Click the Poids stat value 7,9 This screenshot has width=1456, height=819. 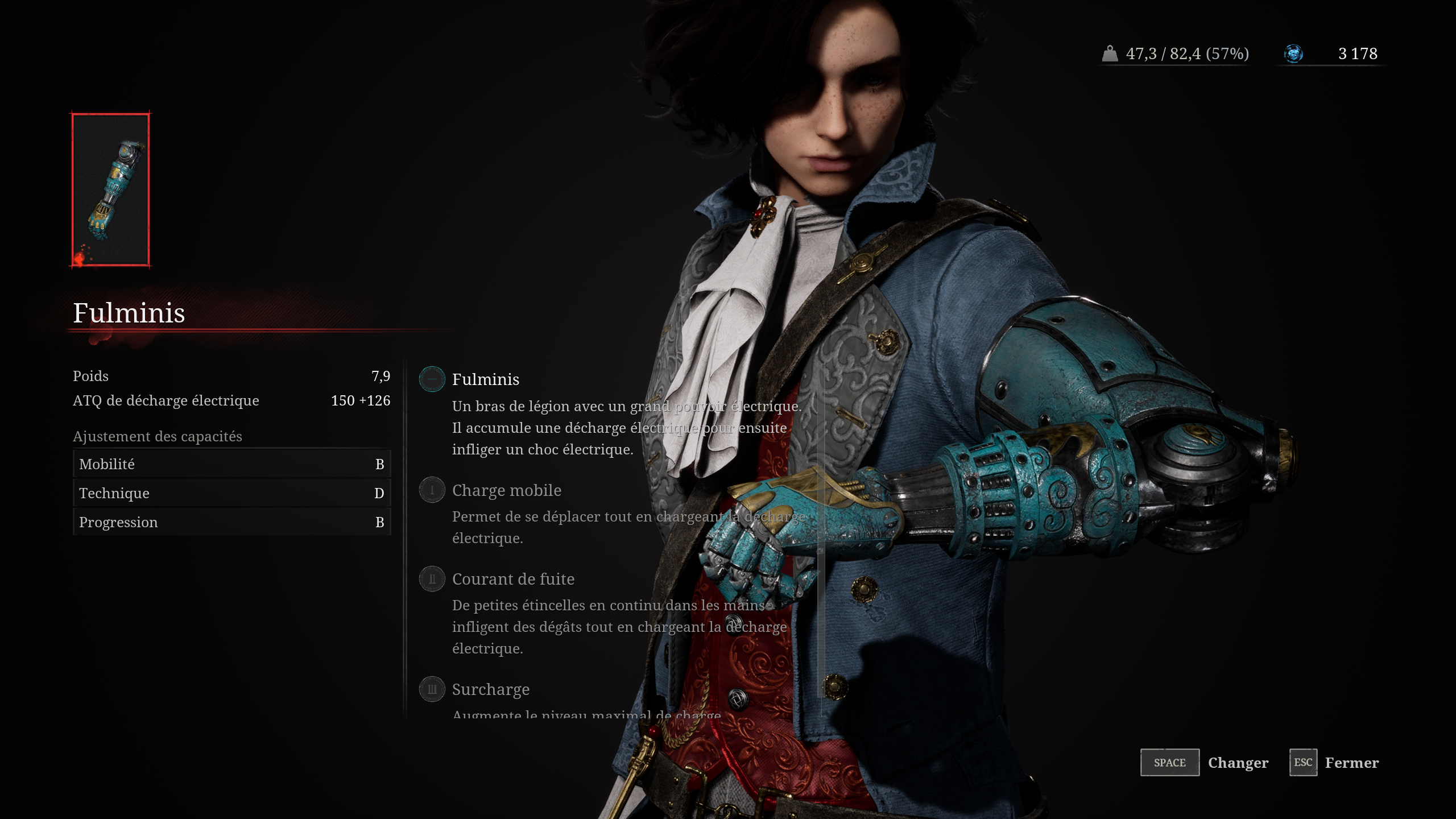point(381,375)
